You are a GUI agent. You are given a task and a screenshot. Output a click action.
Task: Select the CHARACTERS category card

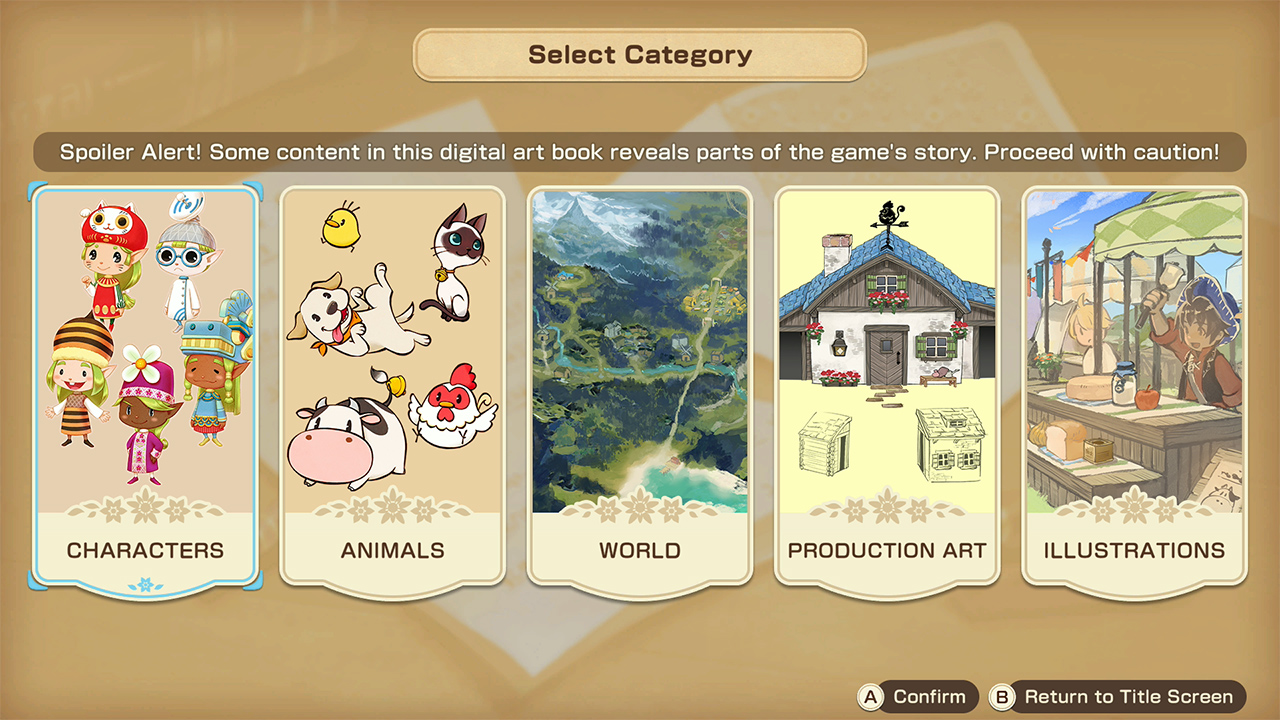[146, 390]
